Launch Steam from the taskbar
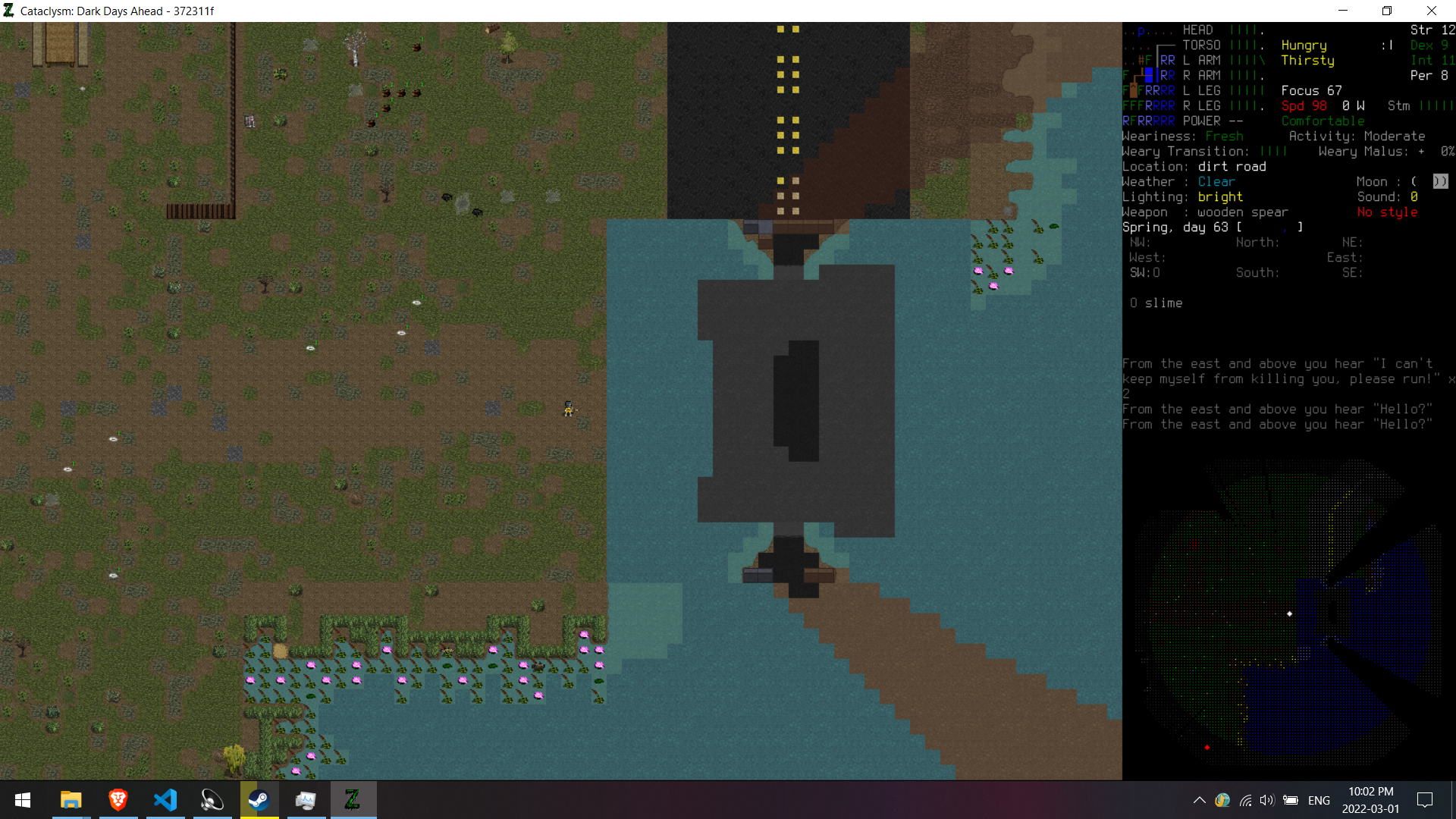The image size is (1456, 819). click(259, 799)
